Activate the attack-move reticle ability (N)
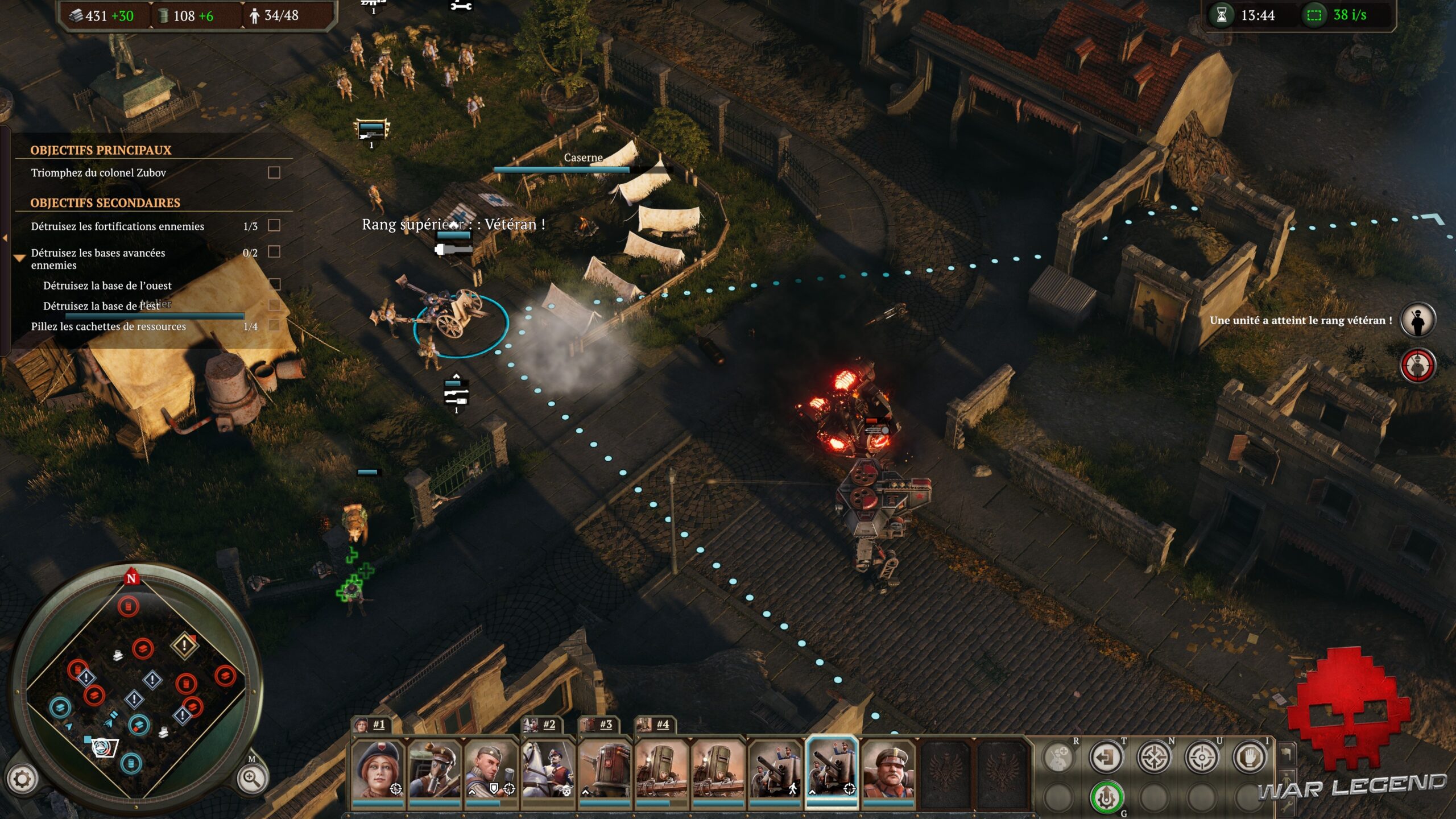The width and height of the screenshot is (1456, 819). pyautogui.click(x=1154, y=758)
